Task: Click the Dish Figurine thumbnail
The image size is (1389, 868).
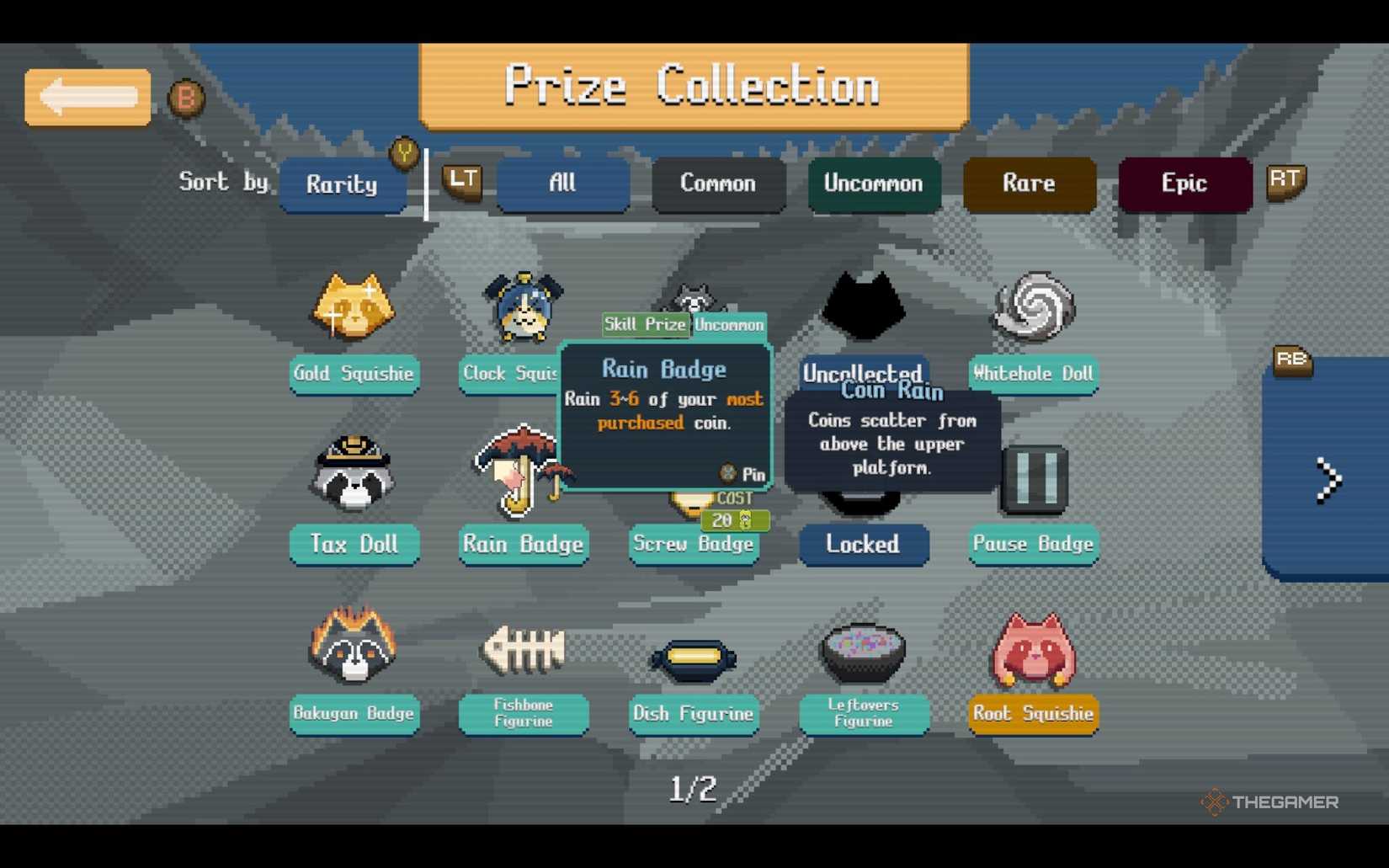Action: pos(693,659)
